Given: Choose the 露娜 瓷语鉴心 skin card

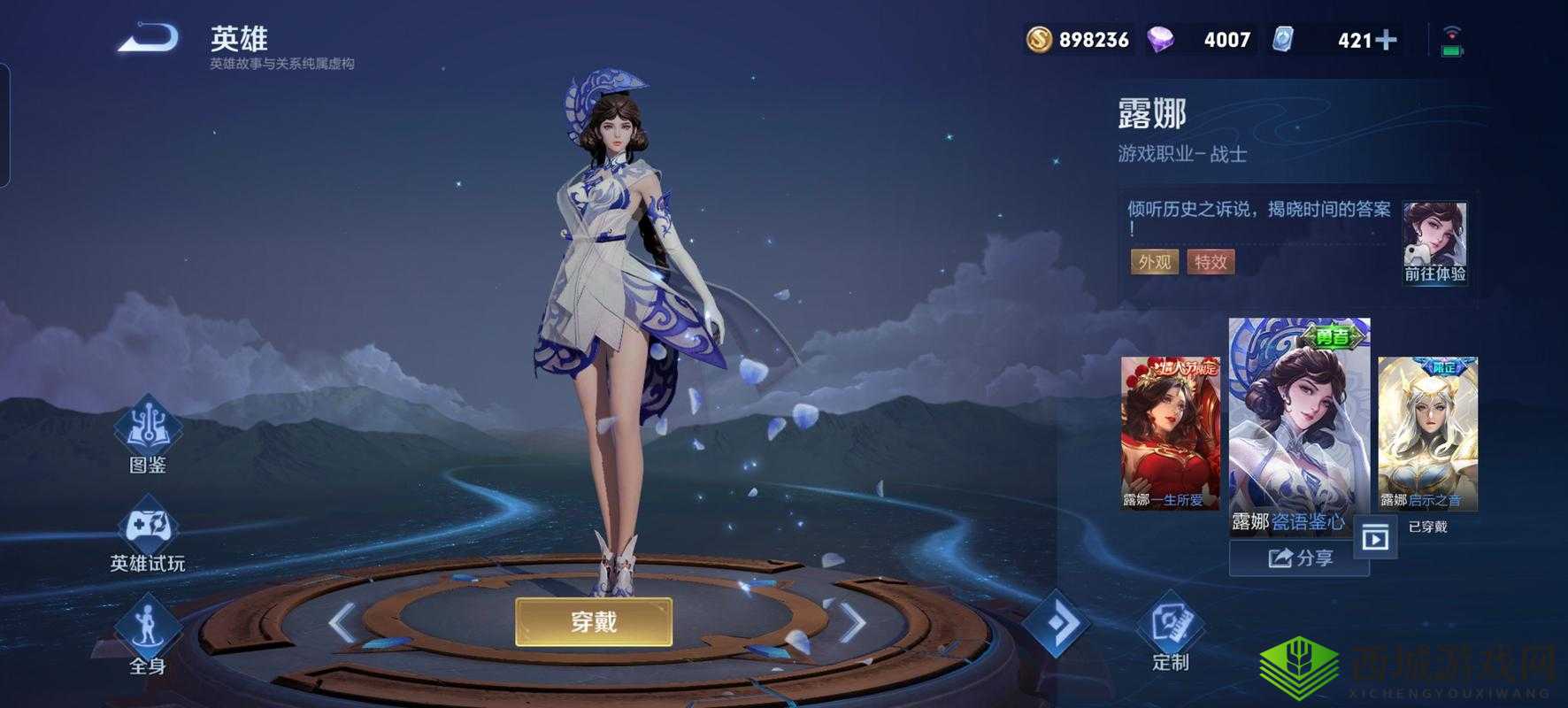Looking at the screenshot, I should point(1299,425).
